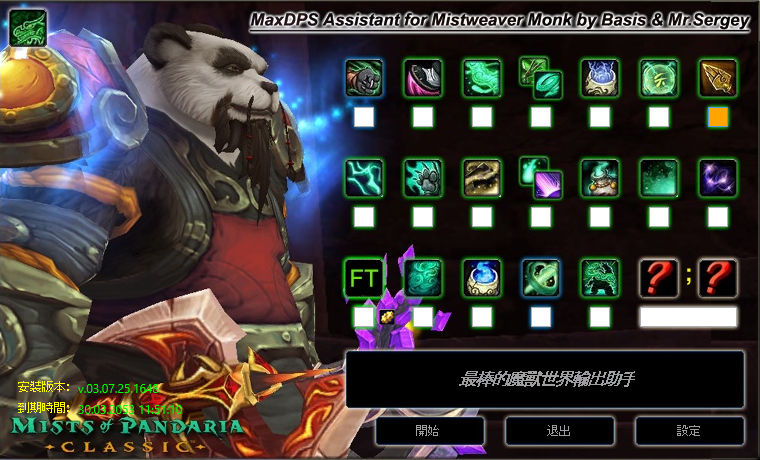Select the green paw print ability icon
Viewport: 760px width, 460px height.
click(423, 178)
